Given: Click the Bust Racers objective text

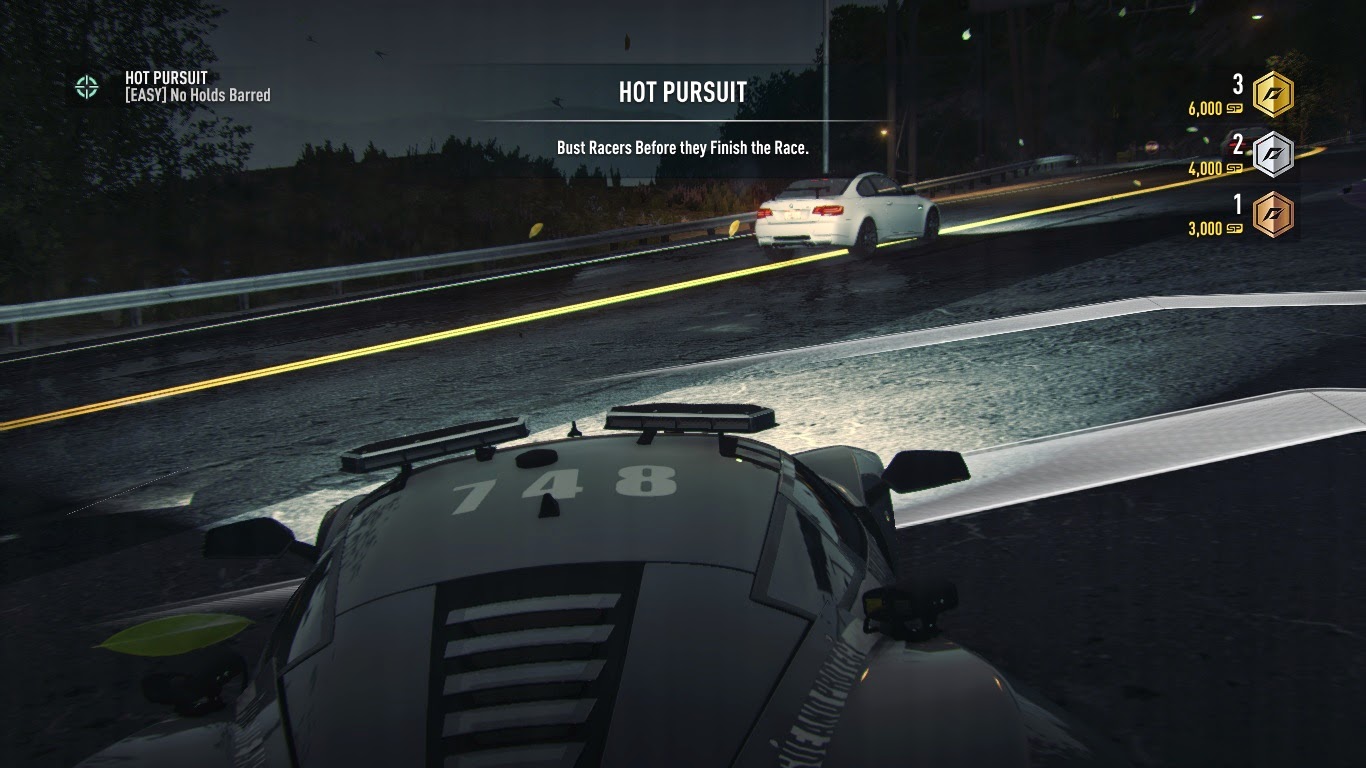Looking at the screenshot, I should pyautogui.click(x=681, y=145).
